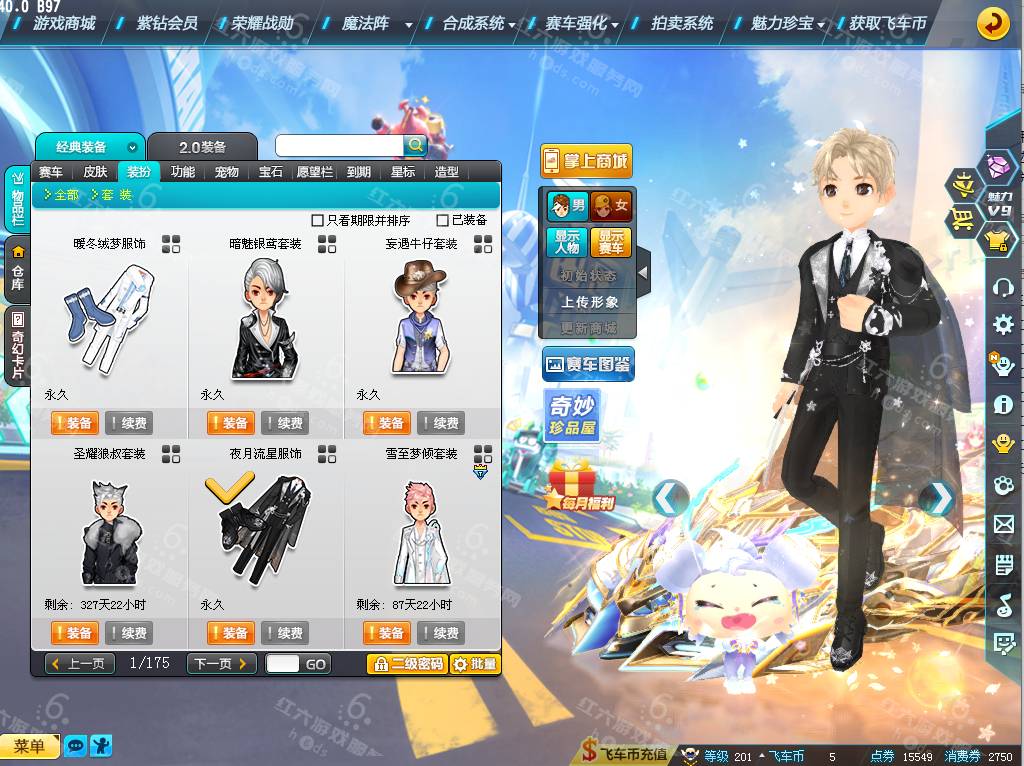Open the 赛车图鉴 car gallery
The height and width of the screenshot is (766, 1024).
588,365
